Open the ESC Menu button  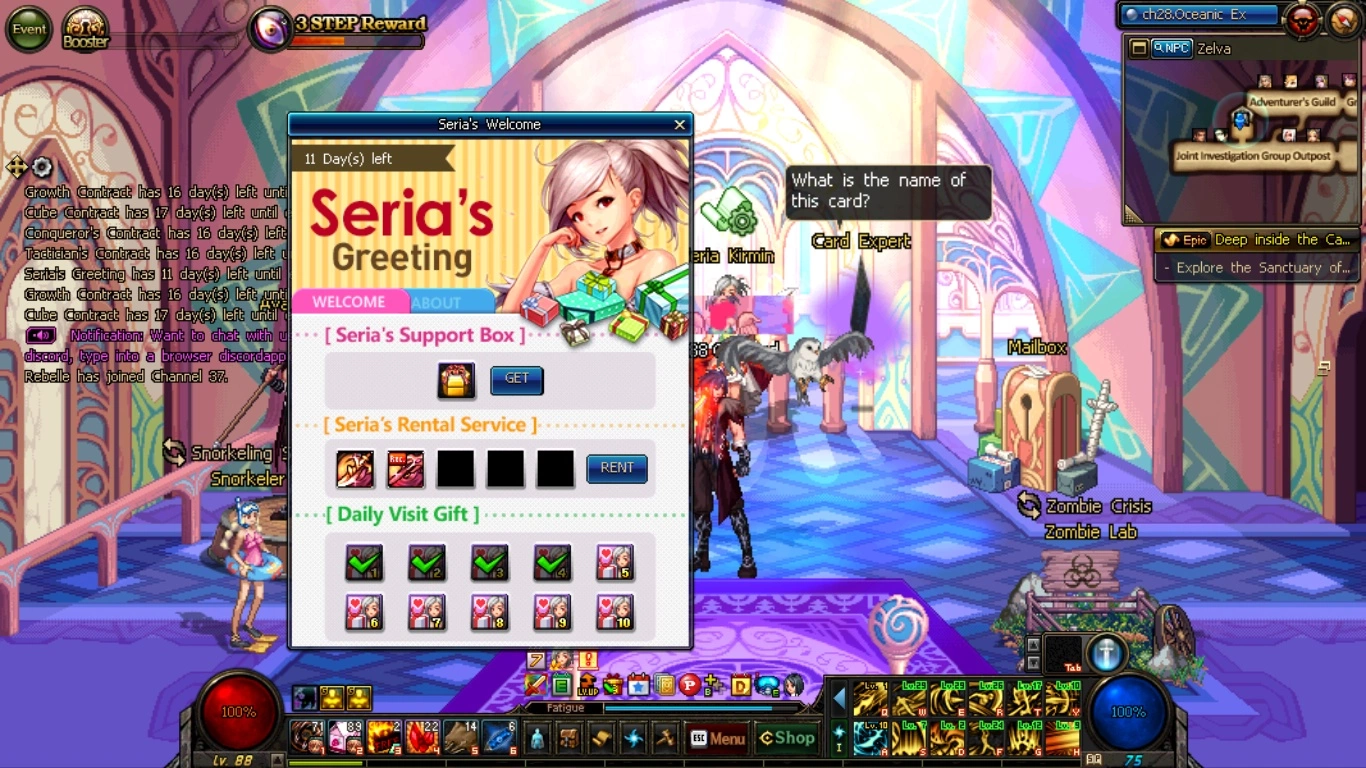click(718, 739)
